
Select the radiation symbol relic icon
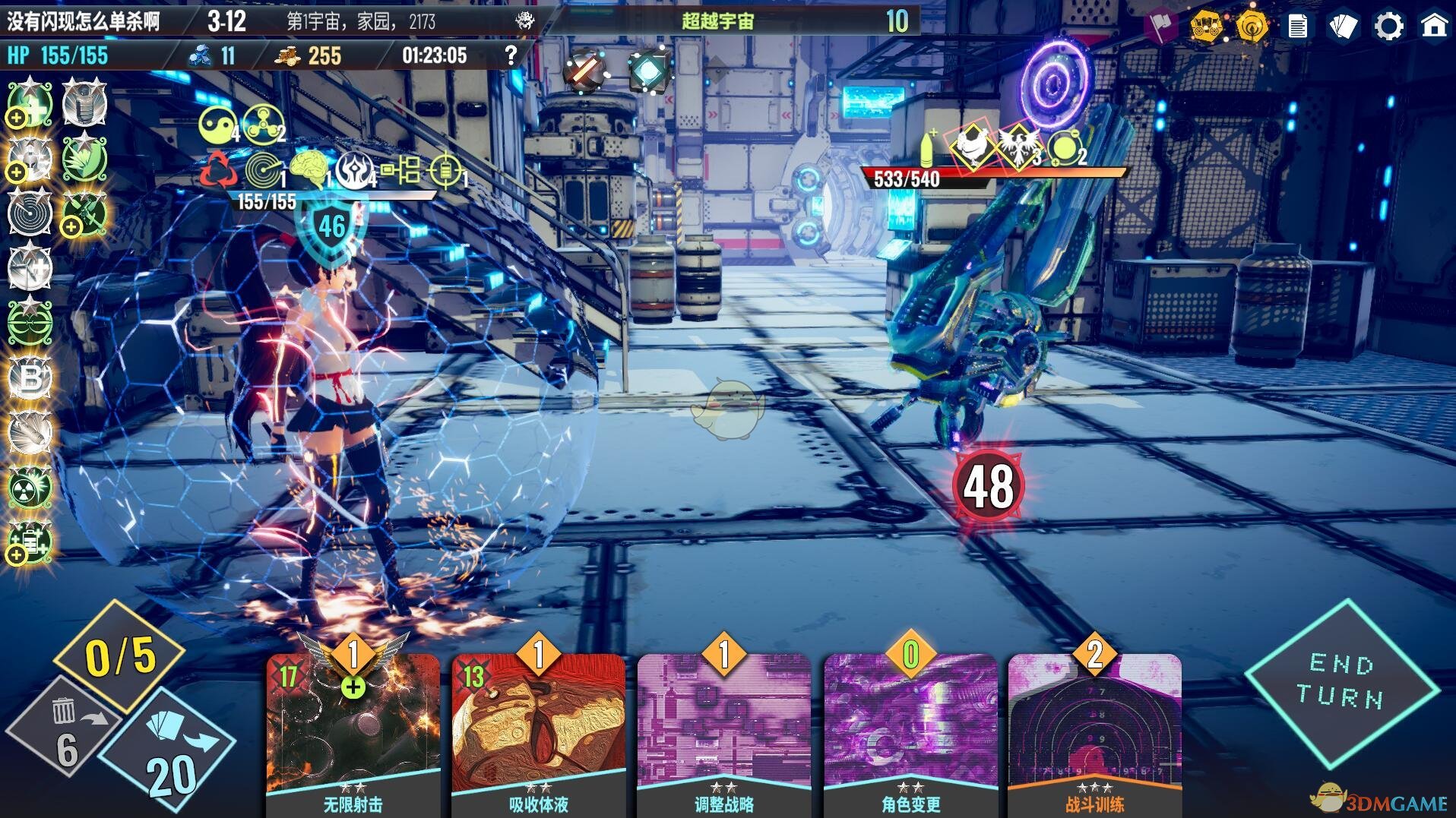(x=30, y=487)
